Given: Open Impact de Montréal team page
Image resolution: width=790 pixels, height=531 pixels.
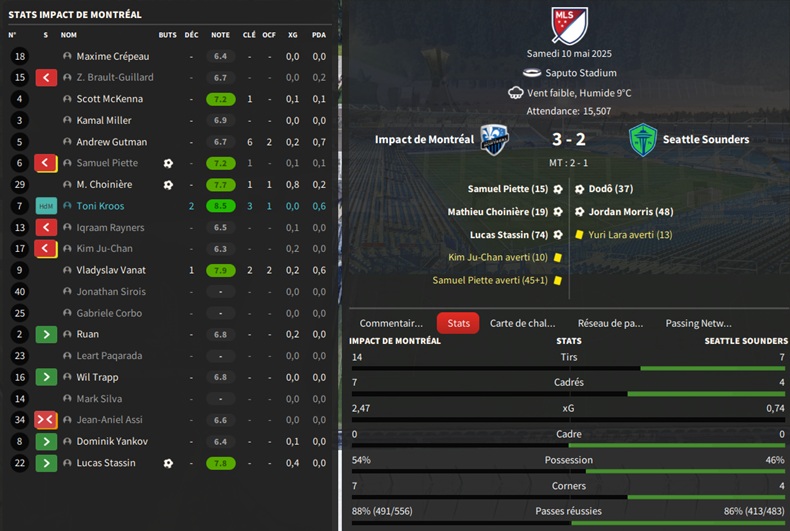Looking at the screenshot, I should pos(424,140).
